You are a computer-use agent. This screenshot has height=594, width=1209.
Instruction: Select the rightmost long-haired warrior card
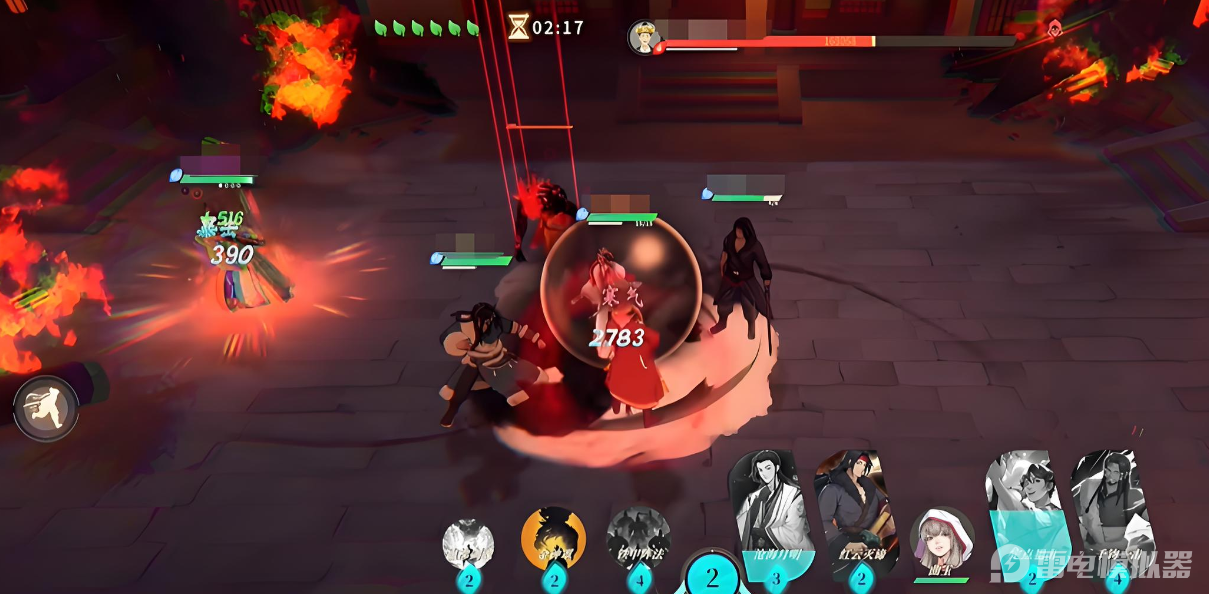[1112, 515]
